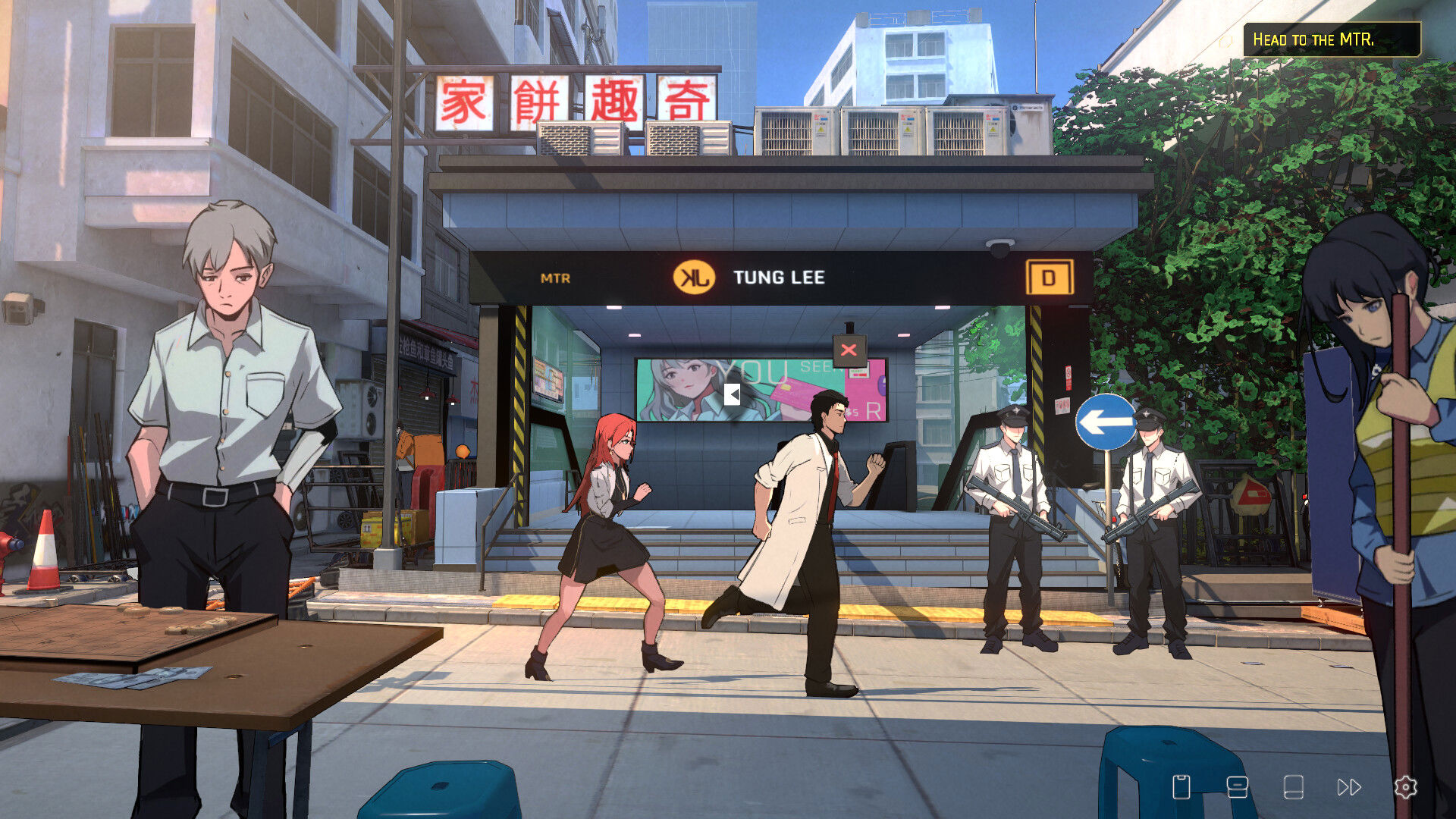Open the gear settings menu
Screen dimensions: 1456x819
[1405, 787]
